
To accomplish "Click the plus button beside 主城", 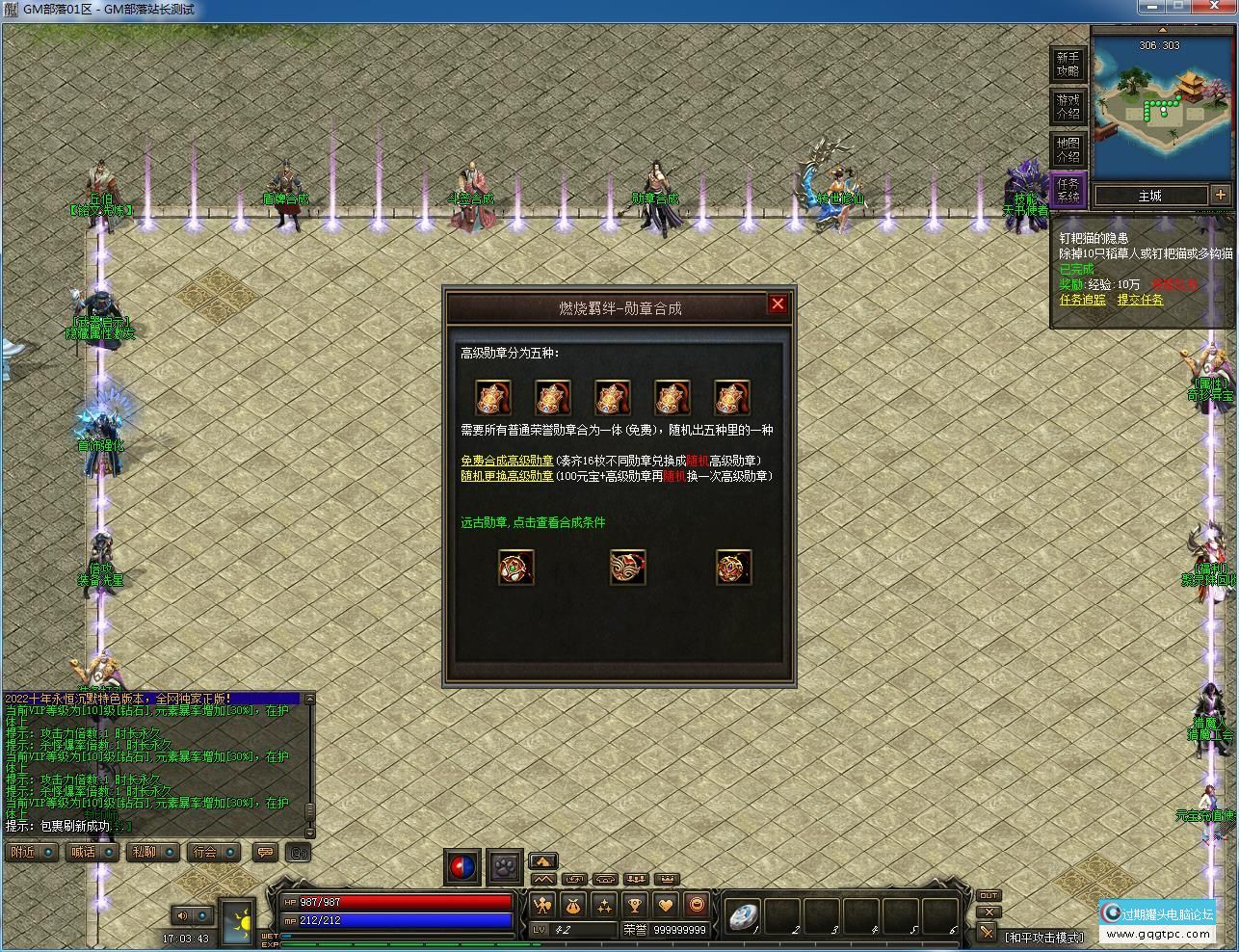I will pyautogui.click(x=1220, y=195).
